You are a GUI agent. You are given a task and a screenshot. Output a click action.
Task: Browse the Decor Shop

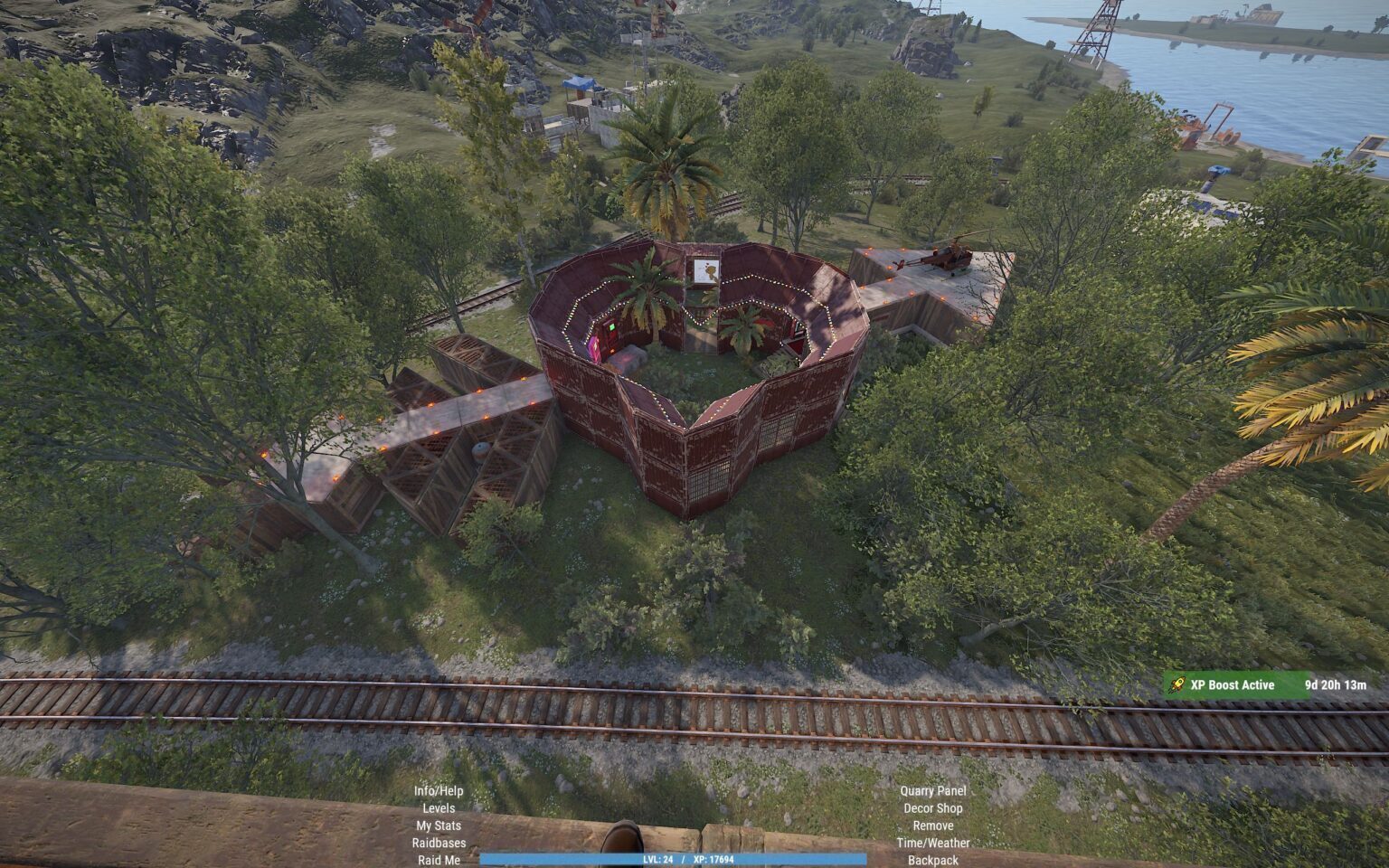(x=933, y=808)
